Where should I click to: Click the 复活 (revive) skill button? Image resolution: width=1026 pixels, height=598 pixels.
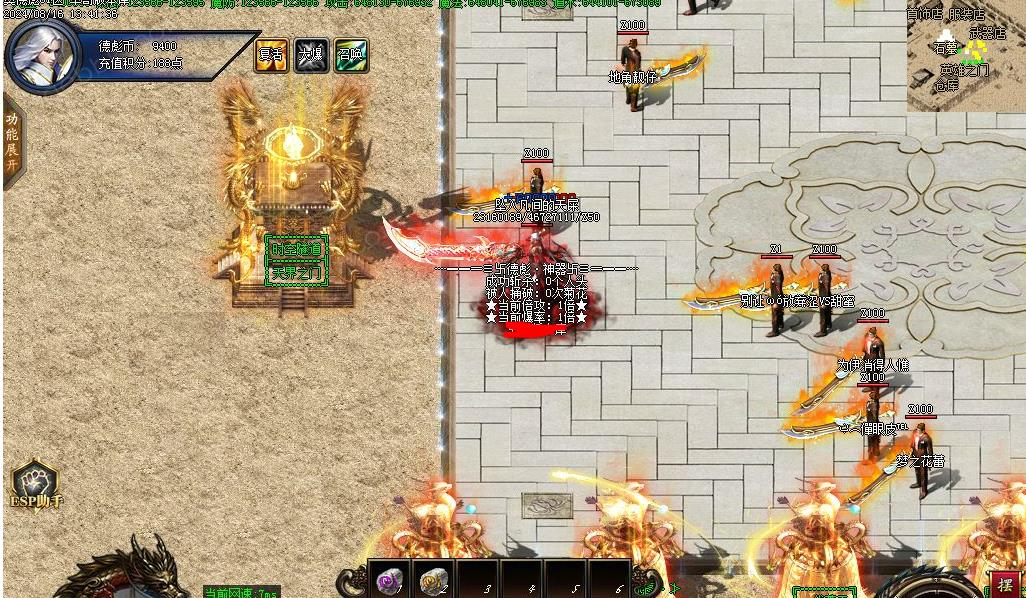click(x=271, y=56)
